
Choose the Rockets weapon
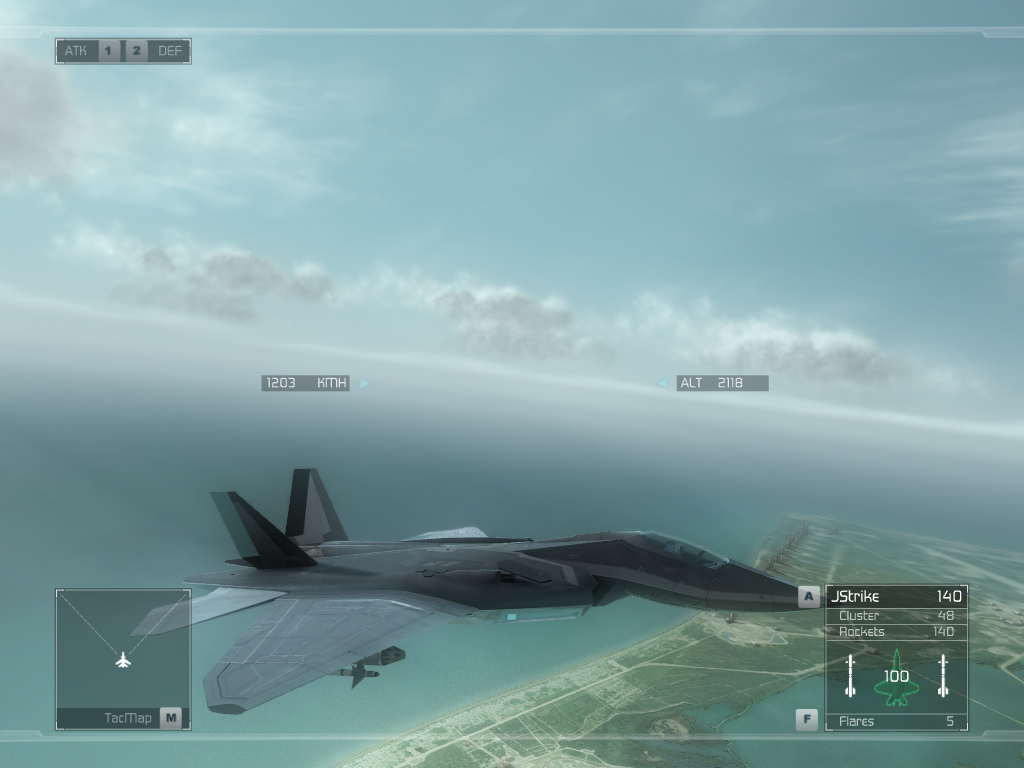(895, 632)
